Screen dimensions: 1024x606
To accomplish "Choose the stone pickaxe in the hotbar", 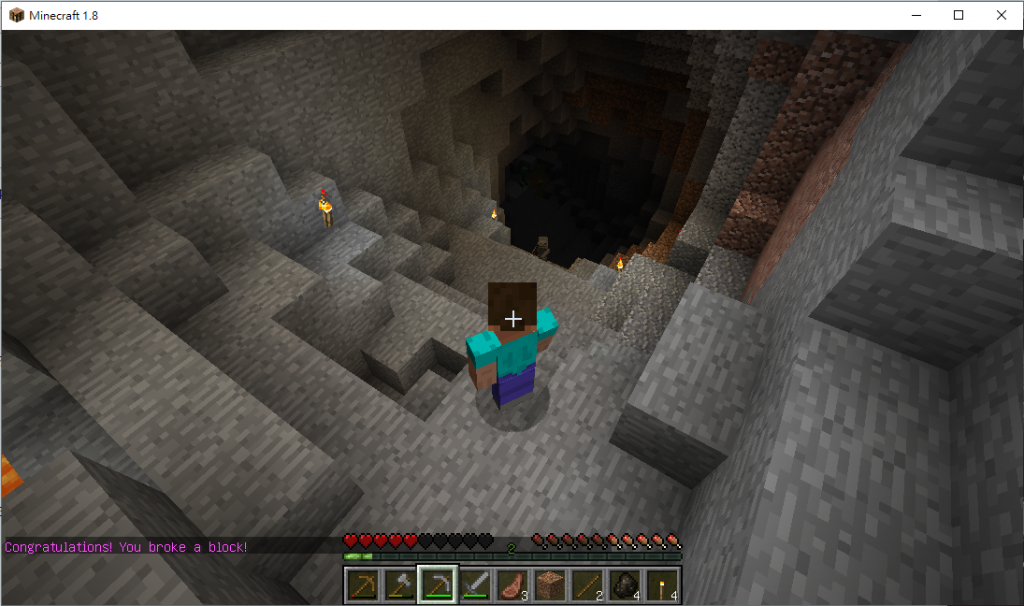I will tap(437, 585).
